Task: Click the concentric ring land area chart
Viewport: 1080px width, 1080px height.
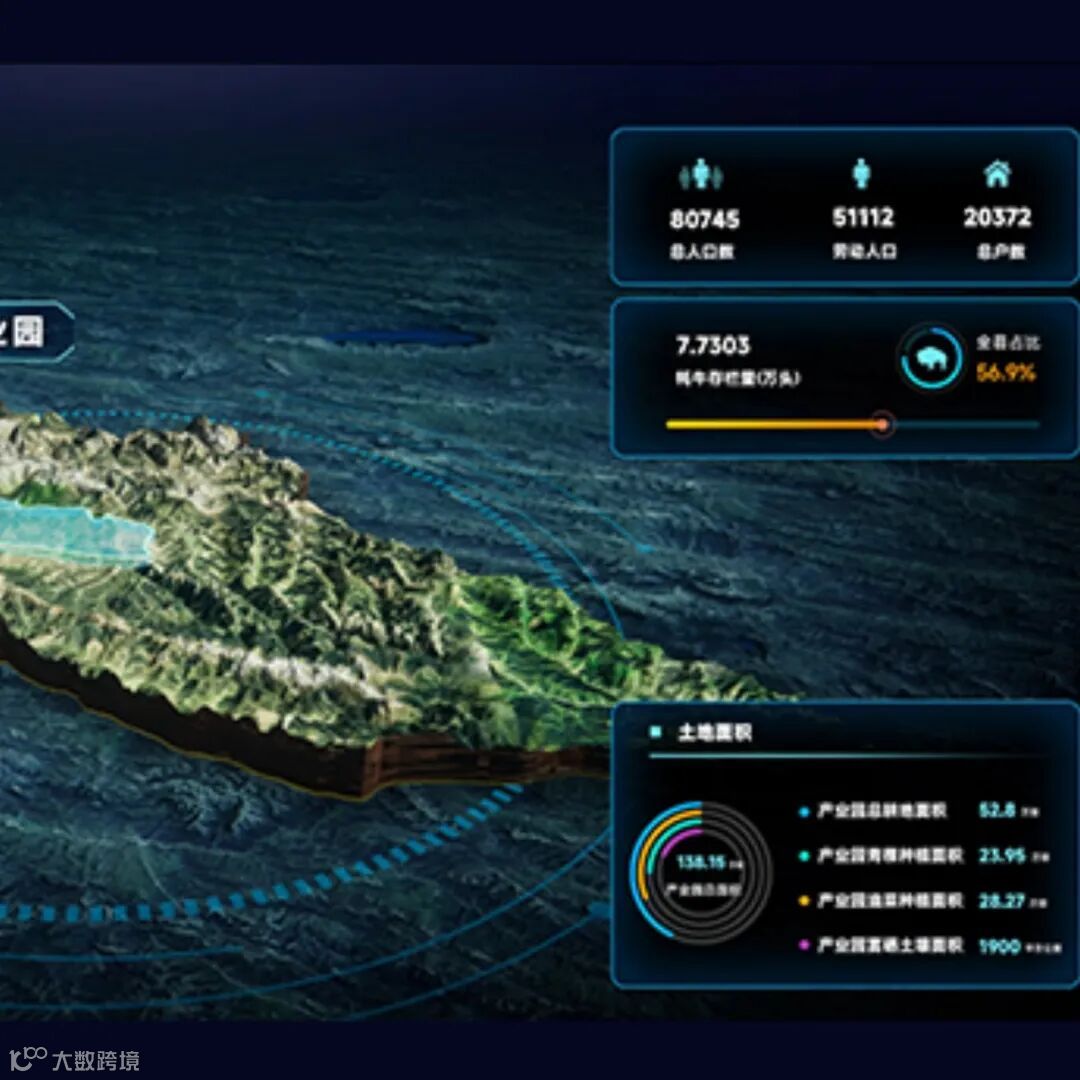Action: [x=700, y=870]
